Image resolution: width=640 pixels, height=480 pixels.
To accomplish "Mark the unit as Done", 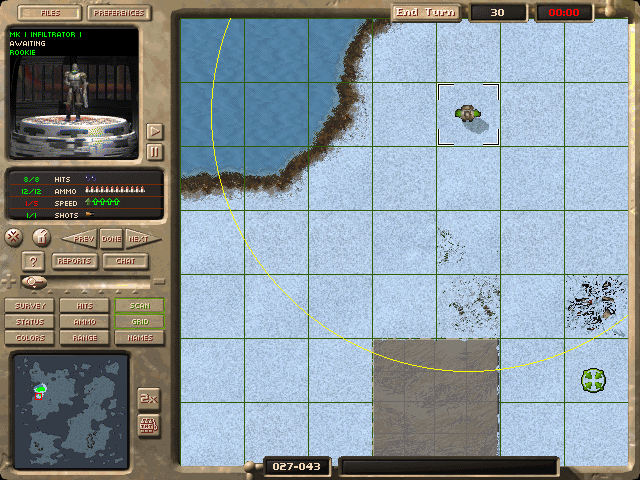I will [111, 238].
